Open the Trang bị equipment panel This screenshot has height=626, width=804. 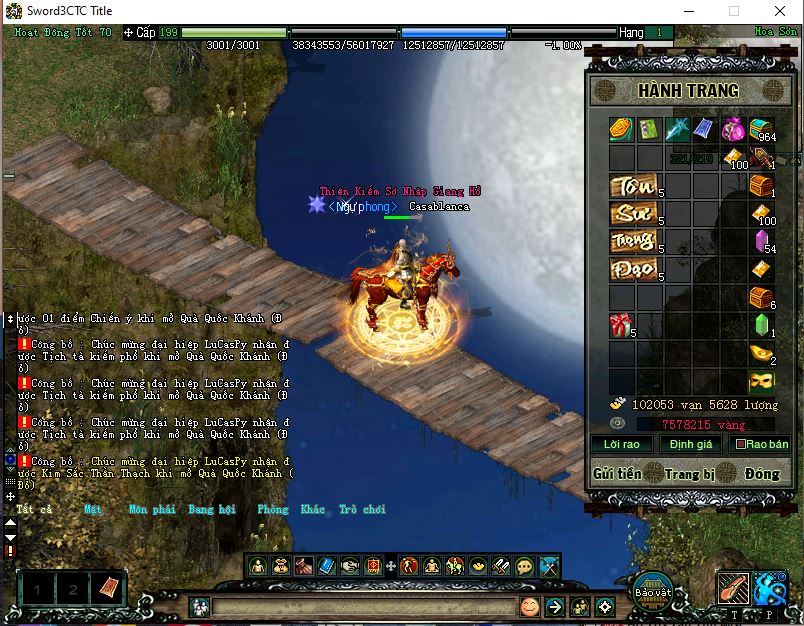[689, 473]
